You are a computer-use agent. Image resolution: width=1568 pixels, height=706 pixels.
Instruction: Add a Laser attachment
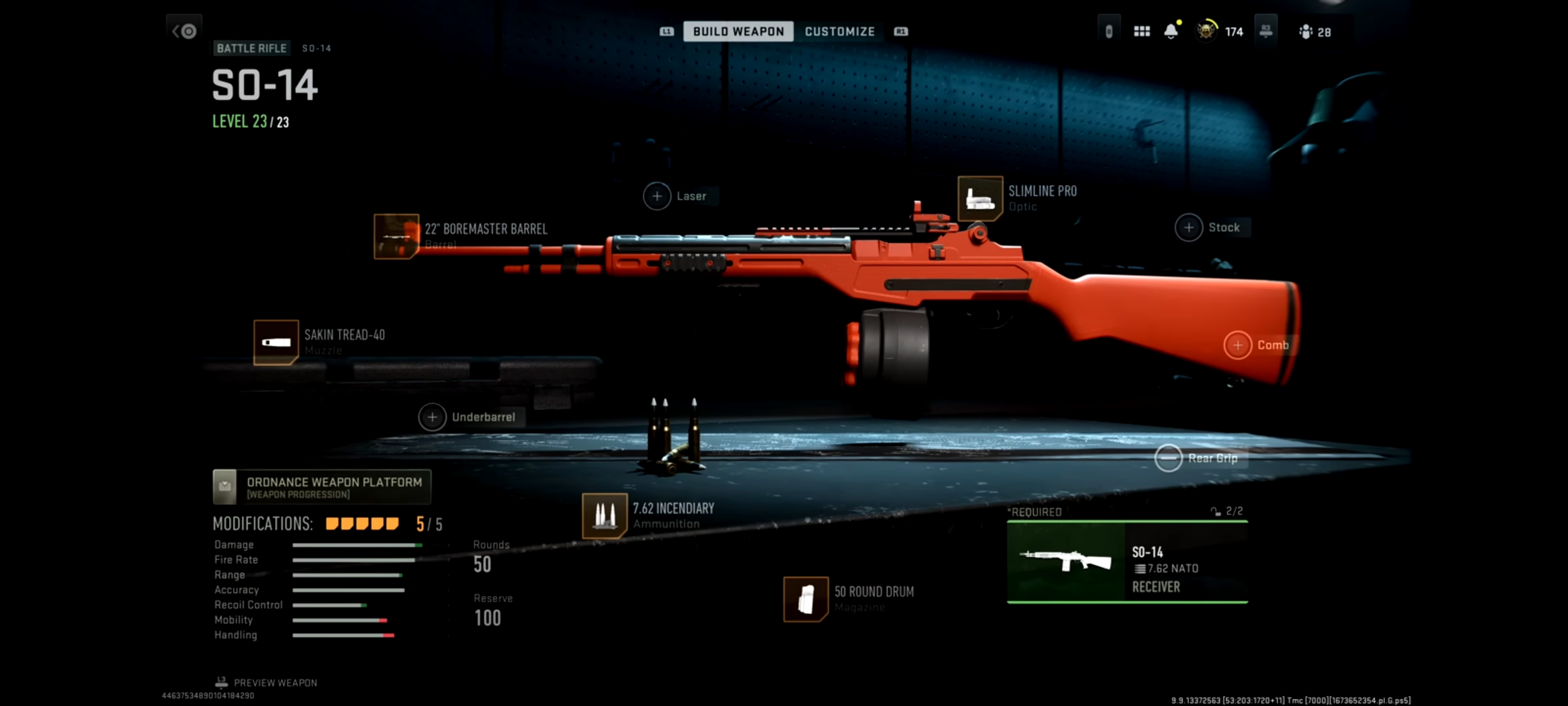coord(657,196)
